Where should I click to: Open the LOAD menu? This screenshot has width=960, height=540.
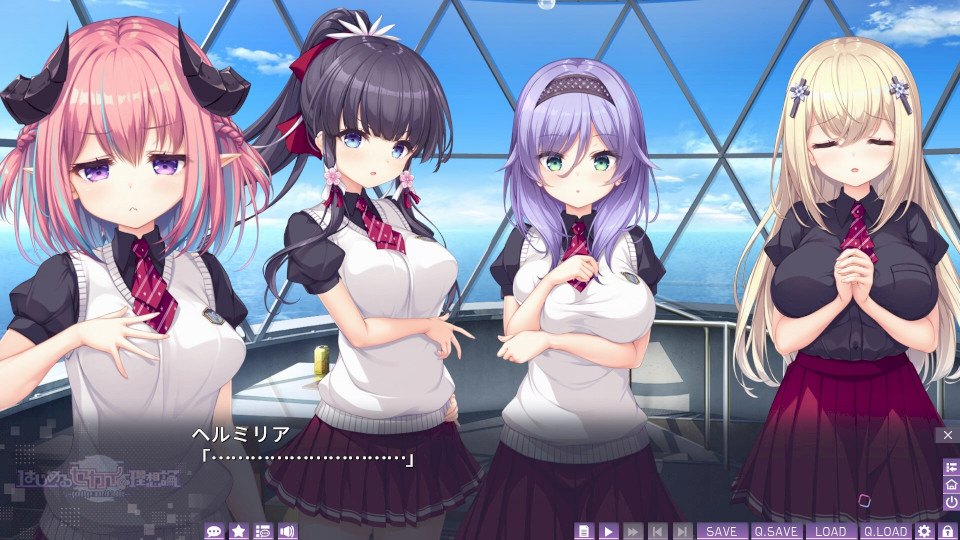(x=830, y=531)
